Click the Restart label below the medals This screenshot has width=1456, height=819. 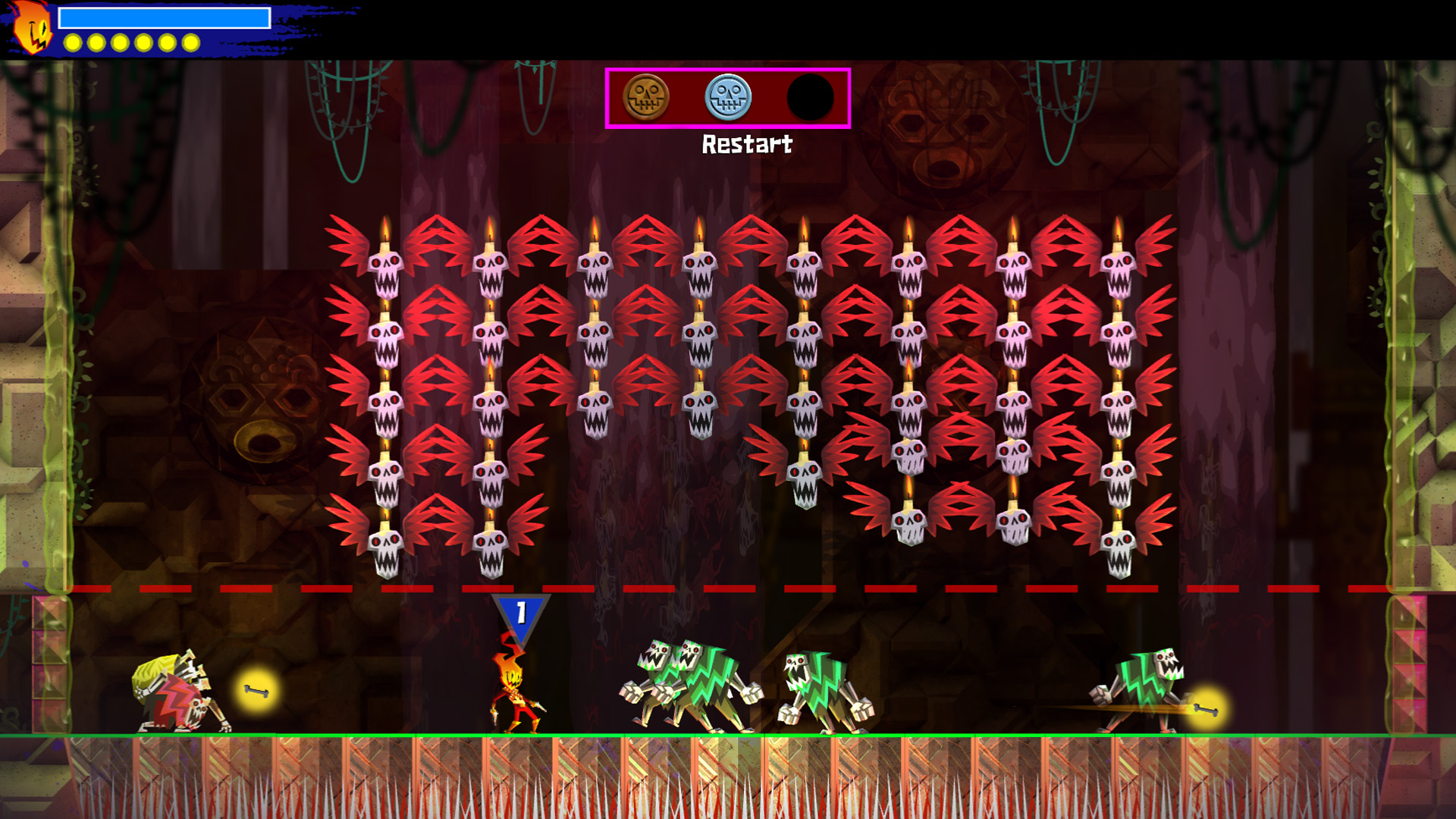coord(747,144)
